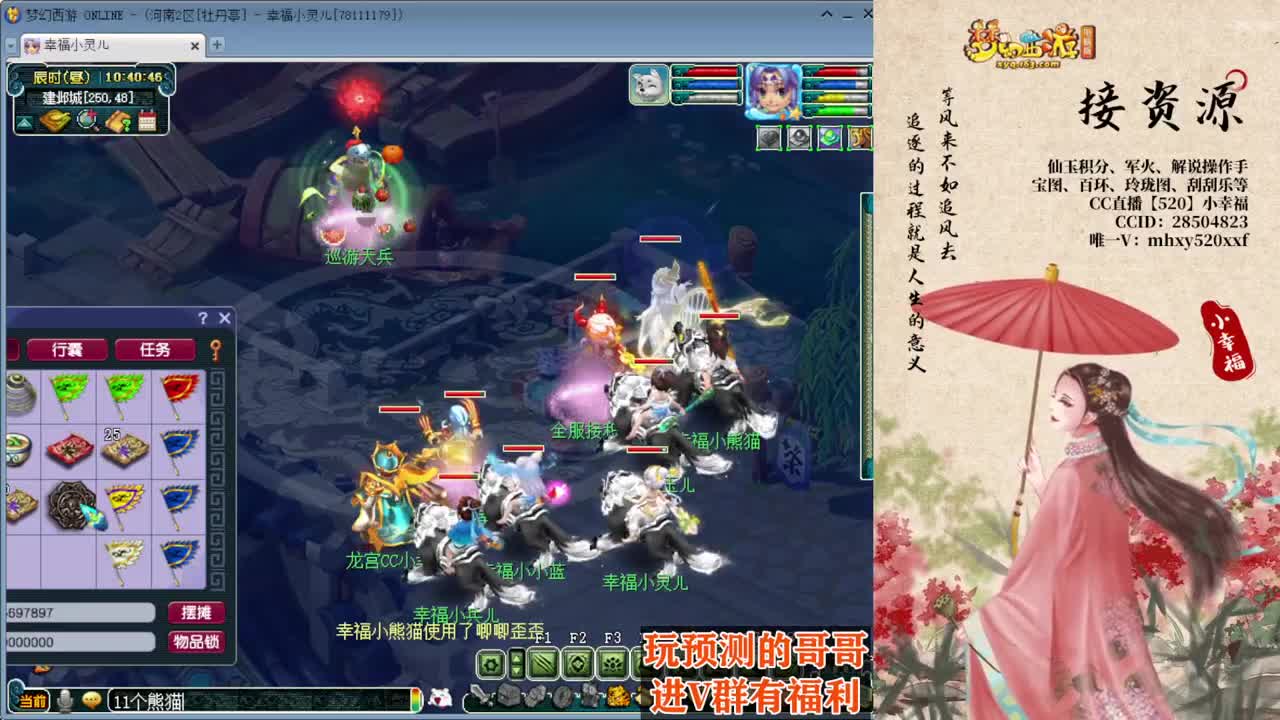Viewport: 1280px width, 720px height.
Task: Click the help guide book icon
Action: pos(117,120)
